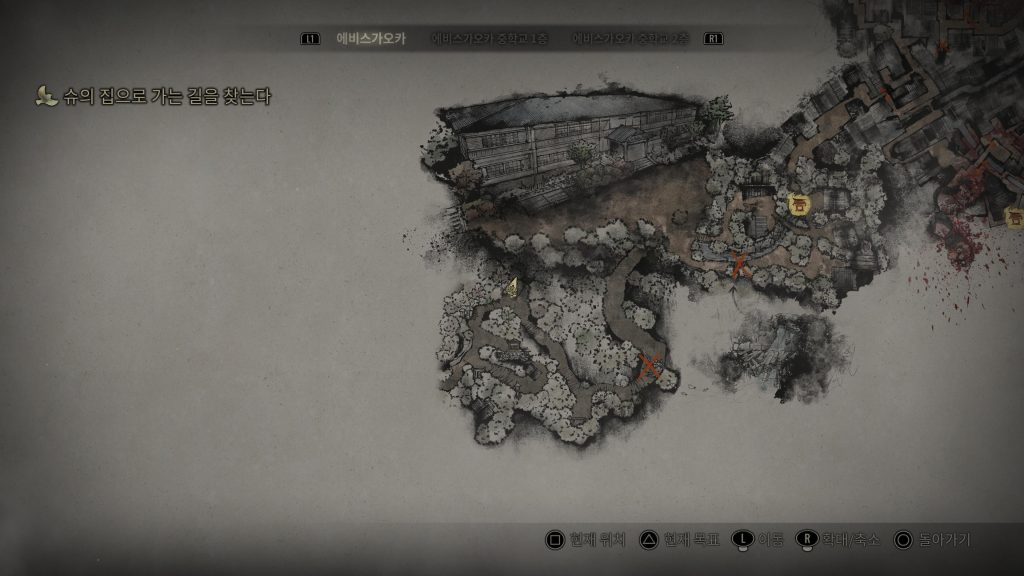Click the red X on the winding forest path
This screenshot has height=576, width=1024.
[650, 367]
